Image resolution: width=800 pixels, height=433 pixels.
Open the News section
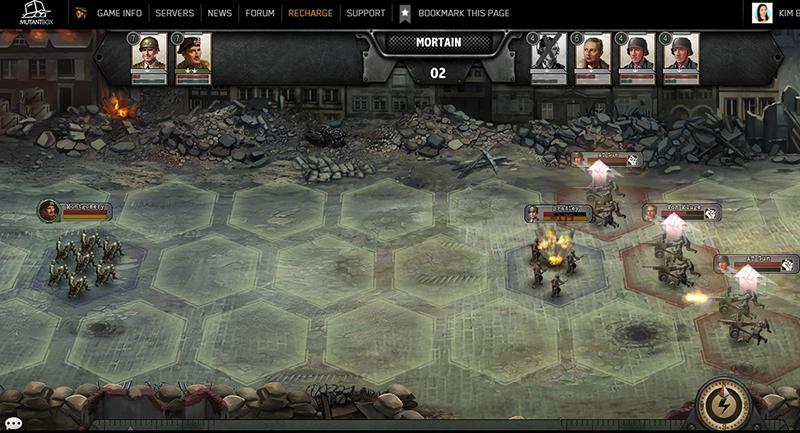click(x=220, y=13)
